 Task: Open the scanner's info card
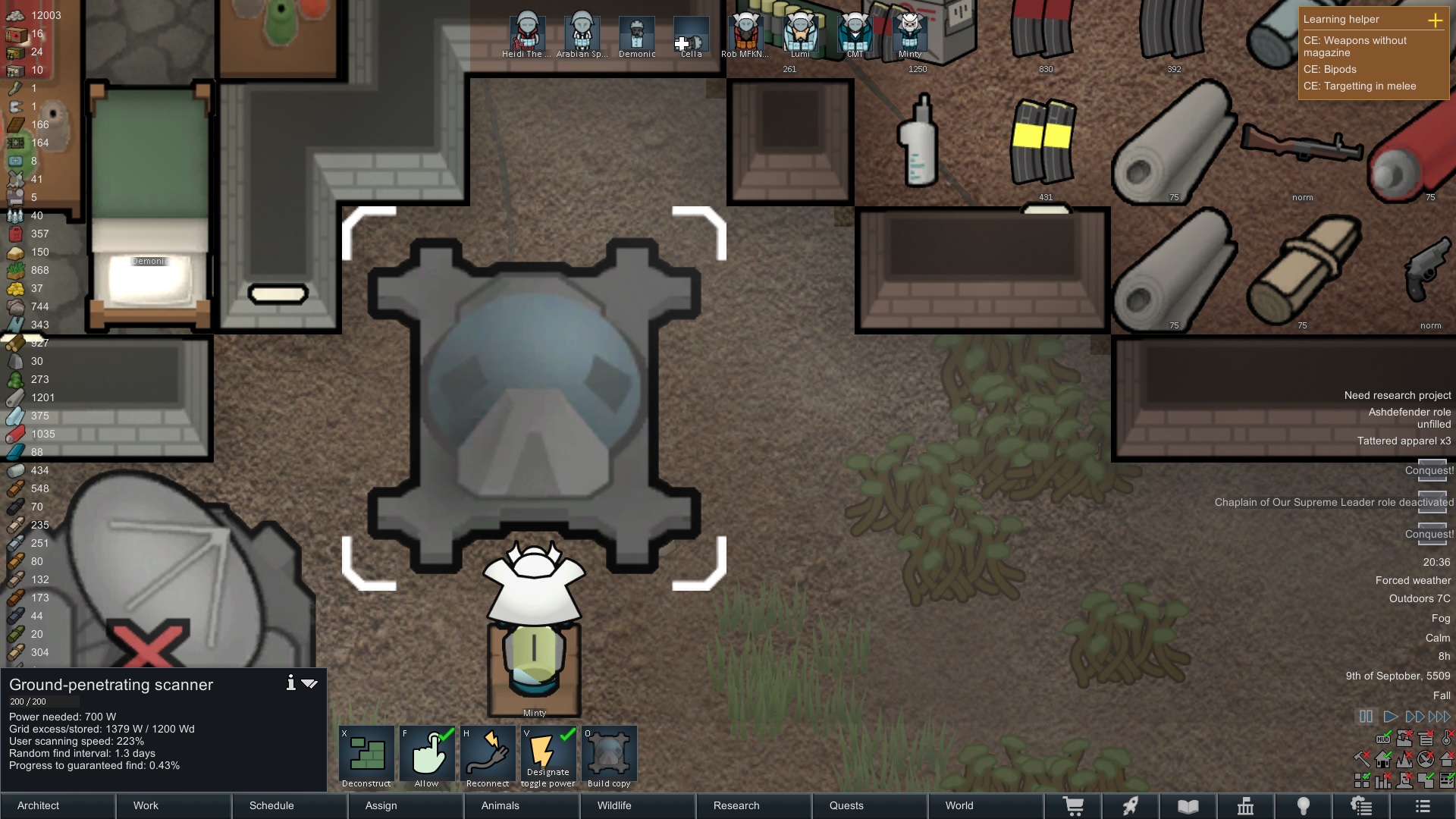[290, 683]
